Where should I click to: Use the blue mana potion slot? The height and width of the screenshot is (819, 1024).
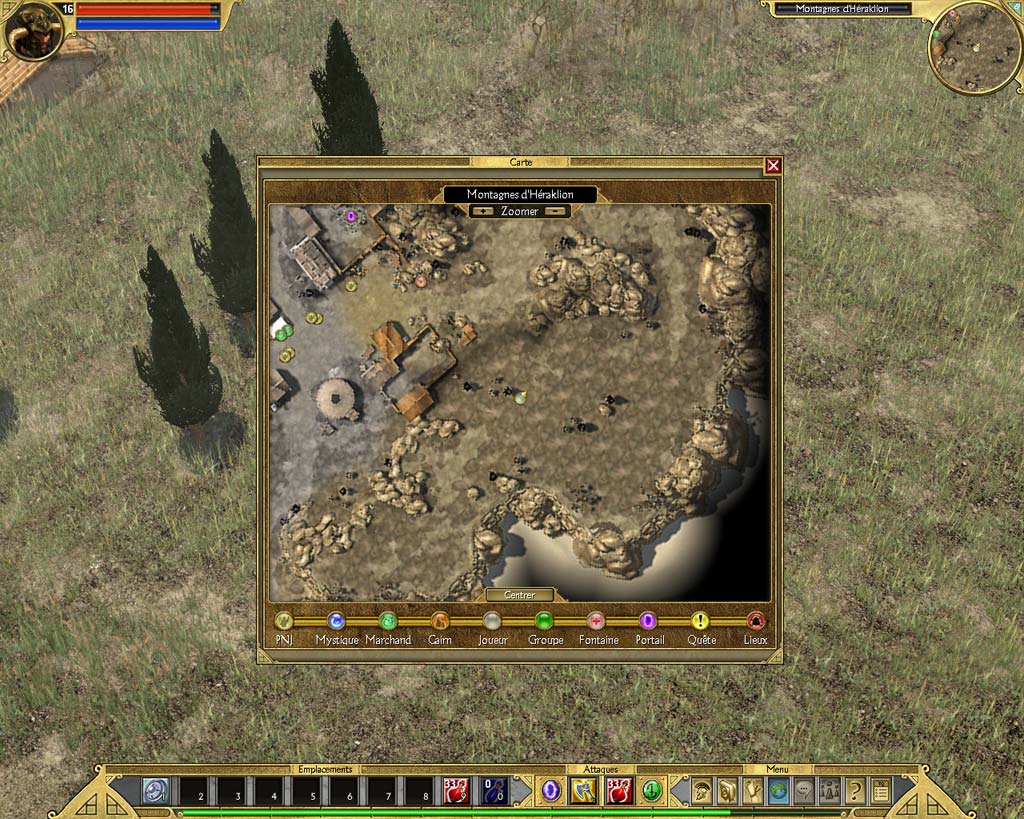pos(494,791)
